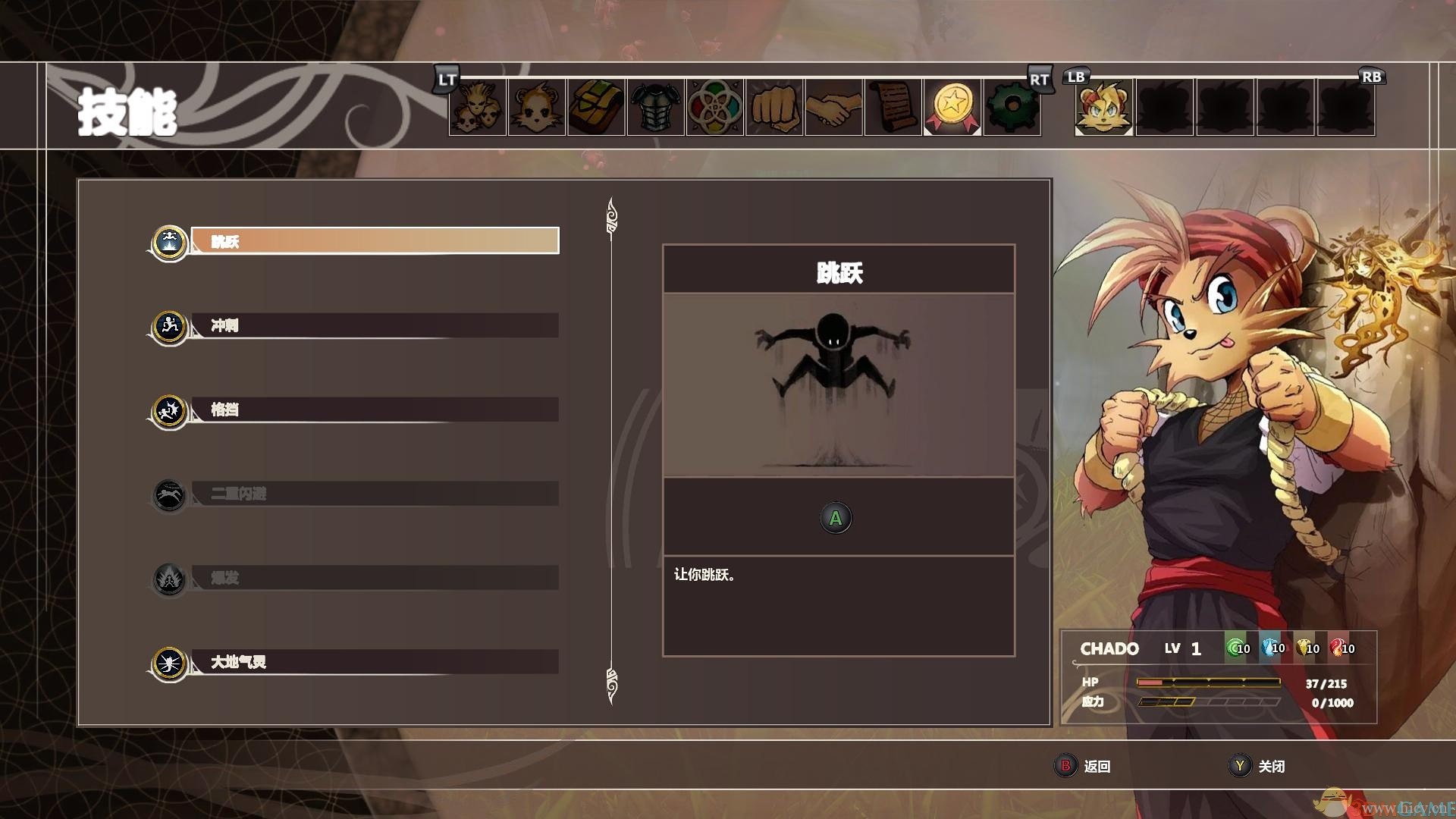Switch to the four colored rings tab
This screenshot has height=819, width=1456.
[715, 108]
